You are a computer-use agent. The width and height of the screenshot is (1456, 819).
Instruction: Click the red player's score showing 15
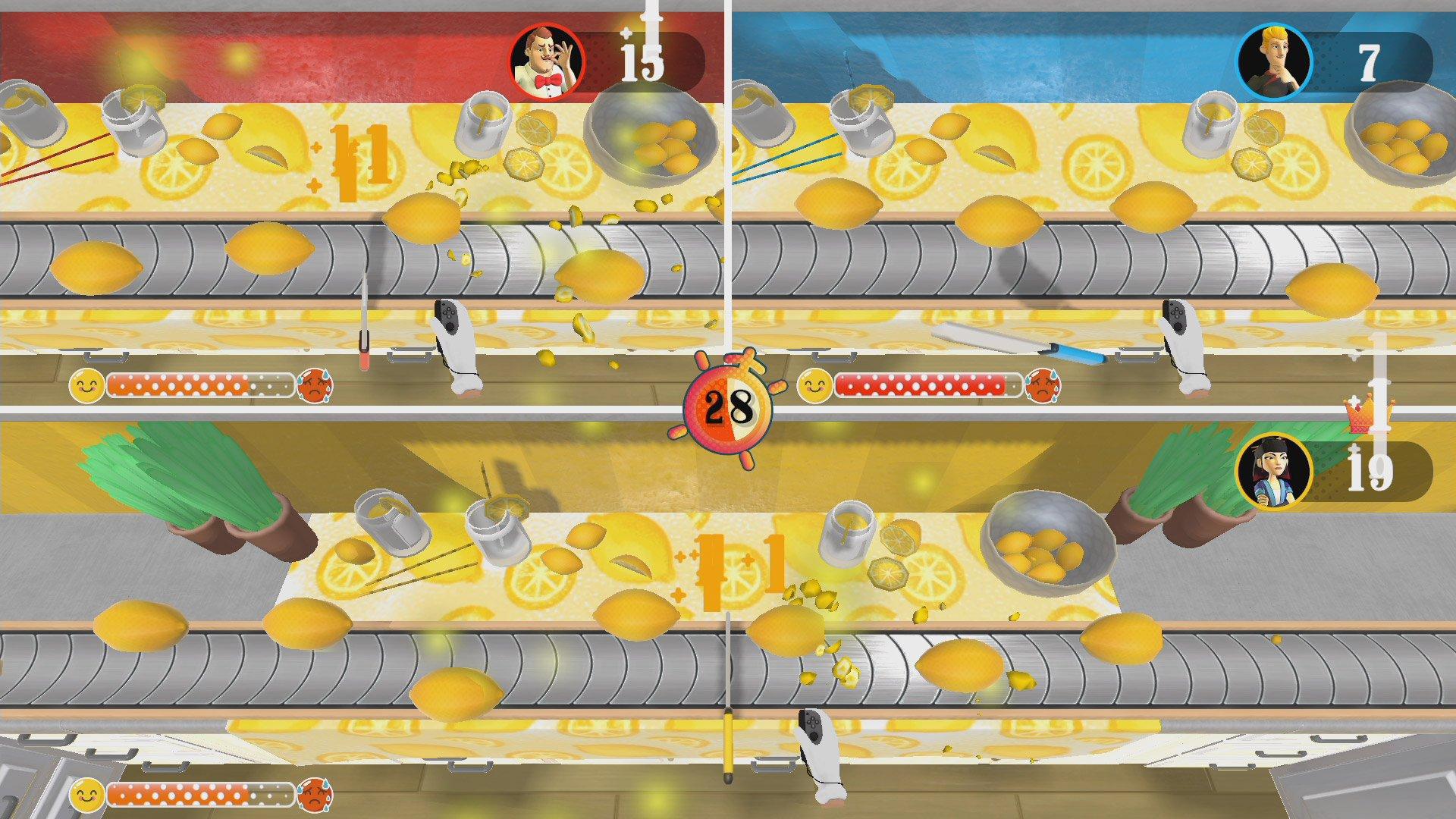[639, 61]
